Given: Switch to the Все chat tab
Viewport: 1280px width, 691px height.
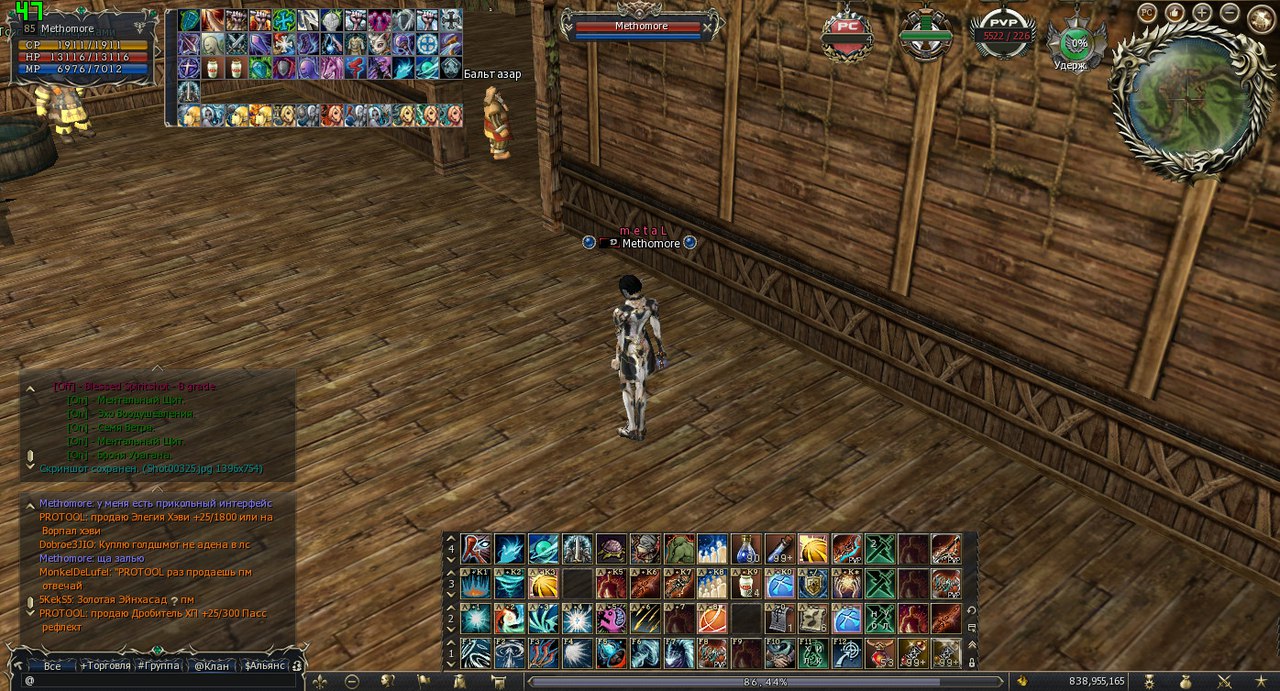Looking at the screenshot, I should coord(52,665).
